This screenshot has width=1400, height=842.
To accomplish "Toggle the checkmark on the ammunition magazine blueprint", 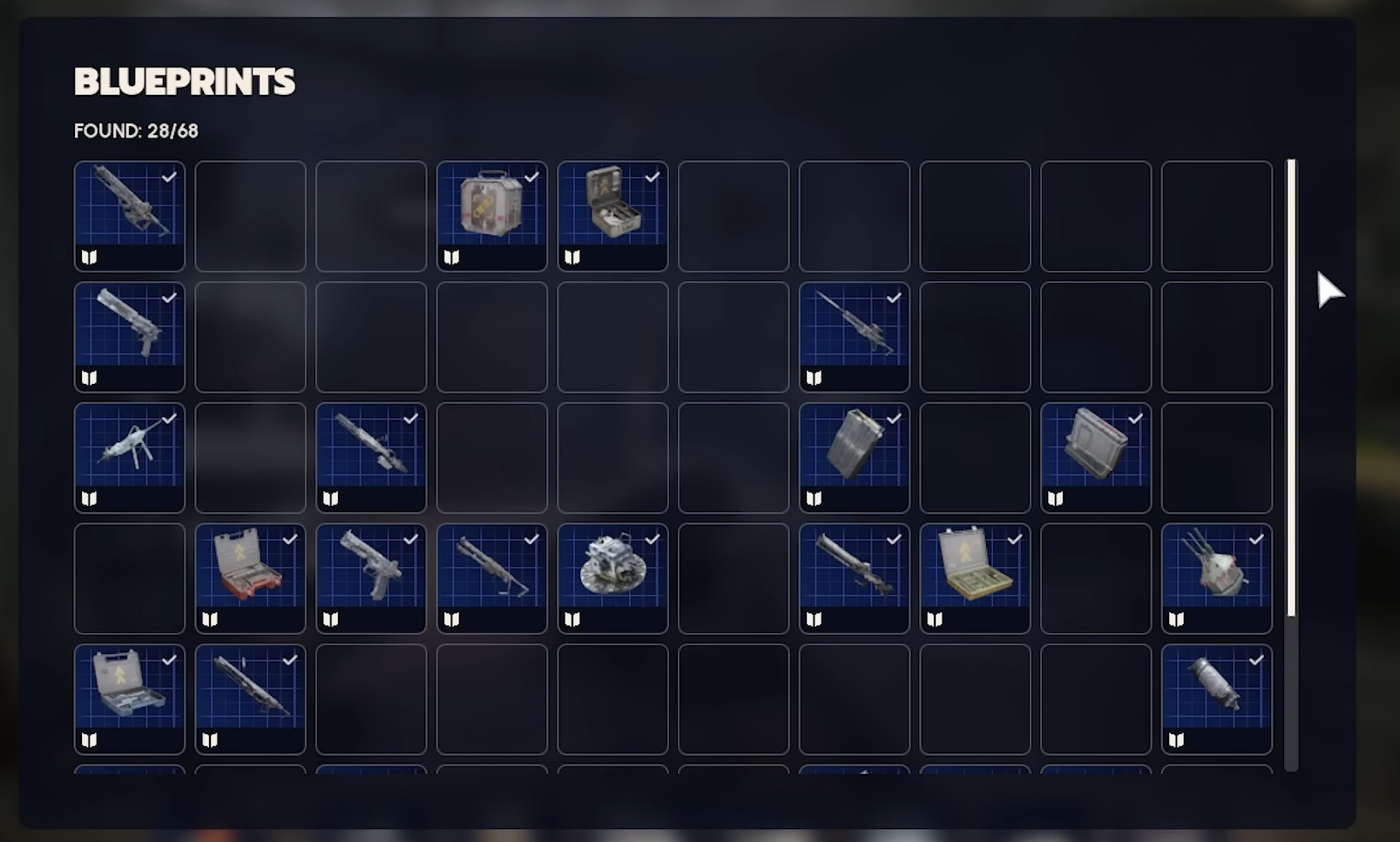I will click(894, 418).
